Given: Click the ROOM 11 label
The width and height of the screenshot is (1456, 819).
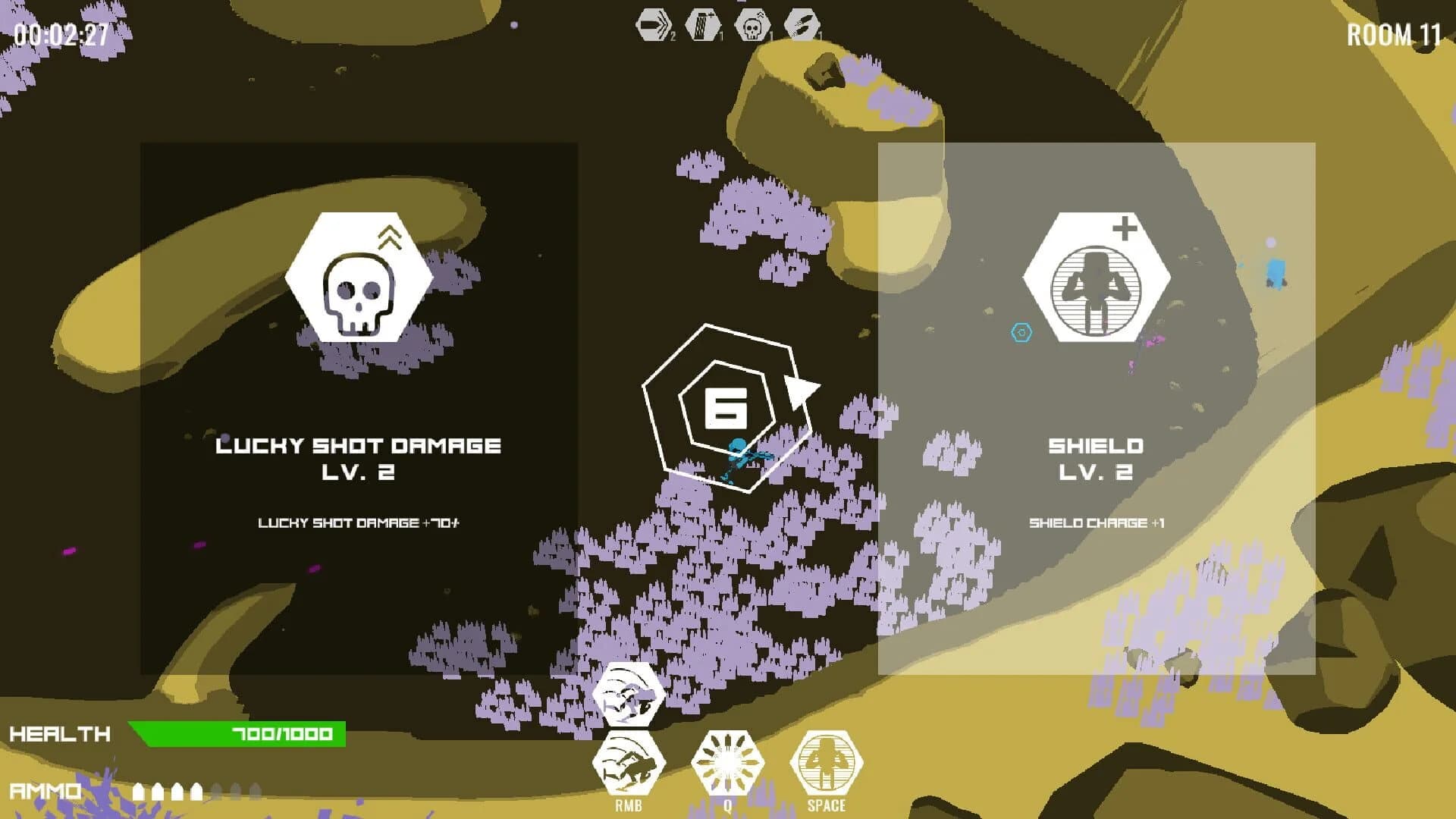Looking at the screenshot, I should (x=1394, y=34).
